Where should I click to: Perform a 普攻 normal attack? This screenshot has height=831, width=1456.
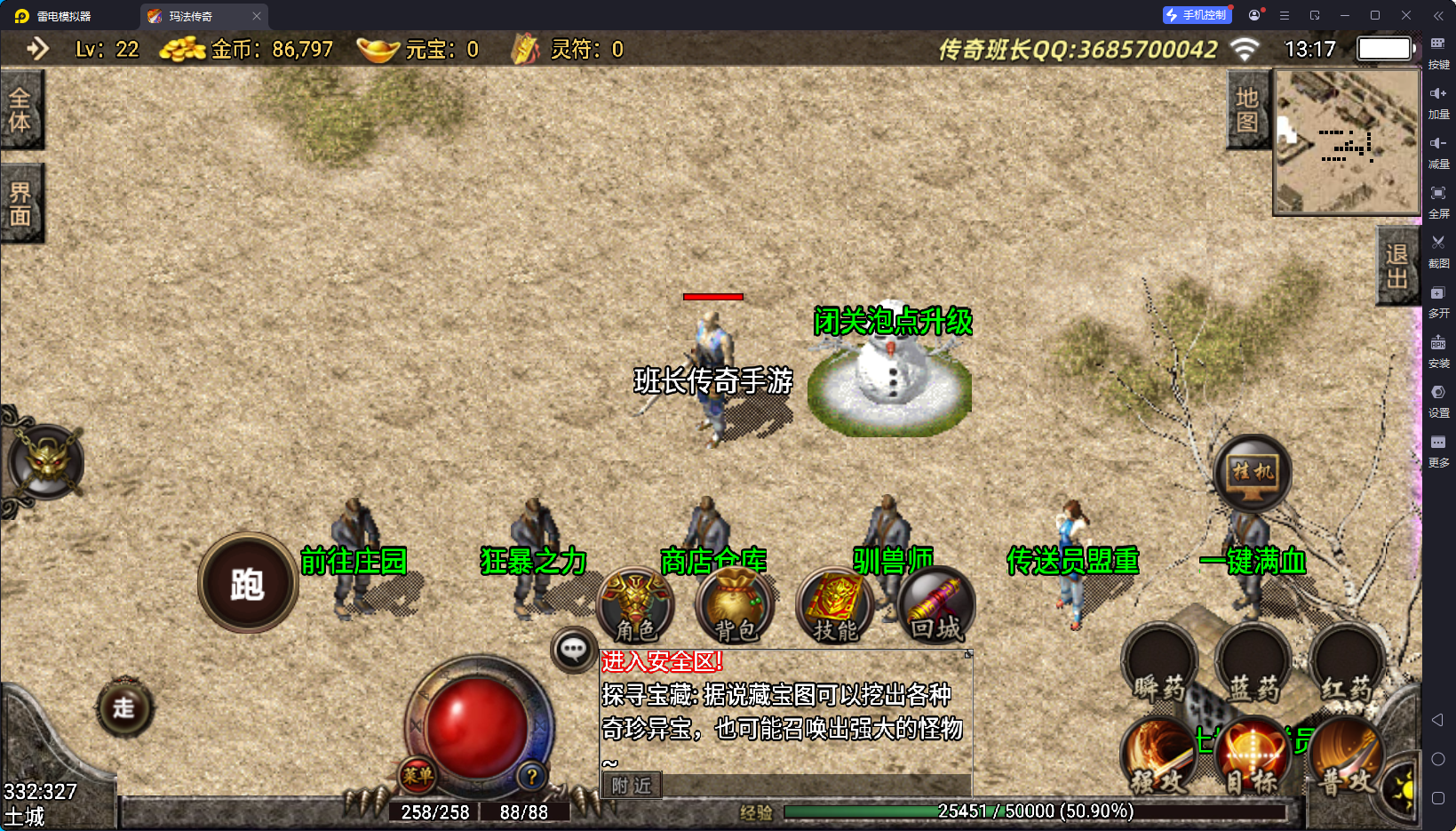click(1343, 757)
